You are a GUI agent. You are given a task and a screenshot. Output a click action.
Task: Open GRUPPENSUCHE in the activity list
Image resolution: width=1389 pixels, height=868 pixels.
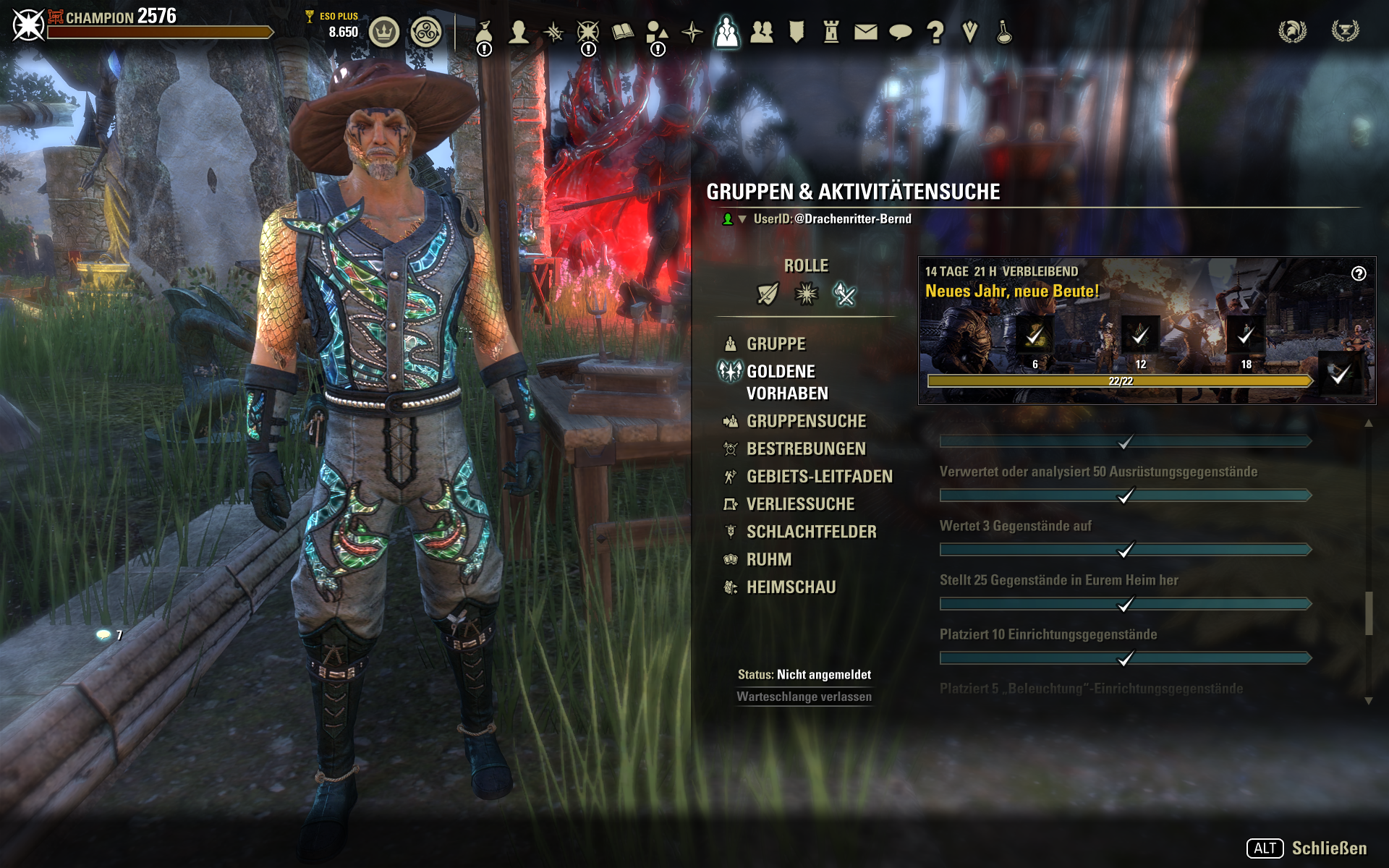click(806, 421)
